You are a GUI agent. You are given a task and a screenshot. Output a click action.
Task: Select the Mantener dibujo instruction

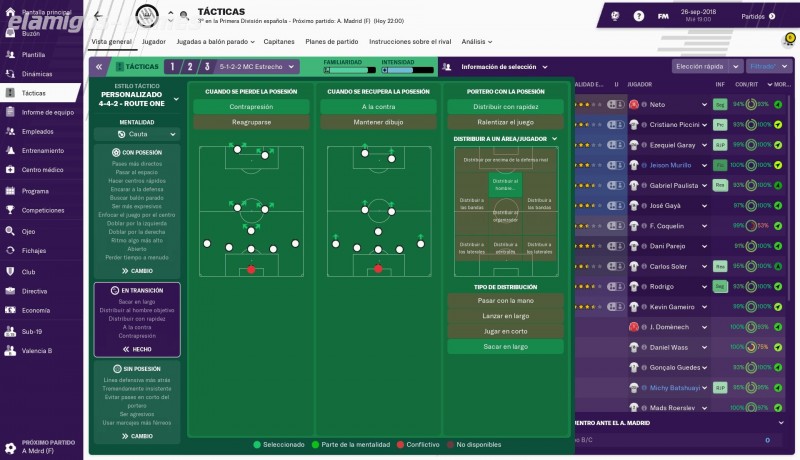pos(379,122)
